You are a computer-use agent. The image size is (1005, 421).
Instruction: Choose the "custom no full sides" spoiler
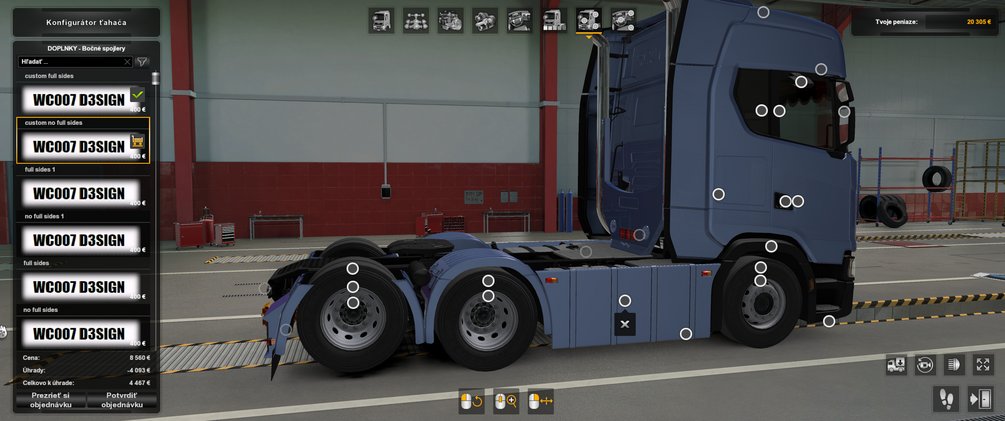[80, 146]
